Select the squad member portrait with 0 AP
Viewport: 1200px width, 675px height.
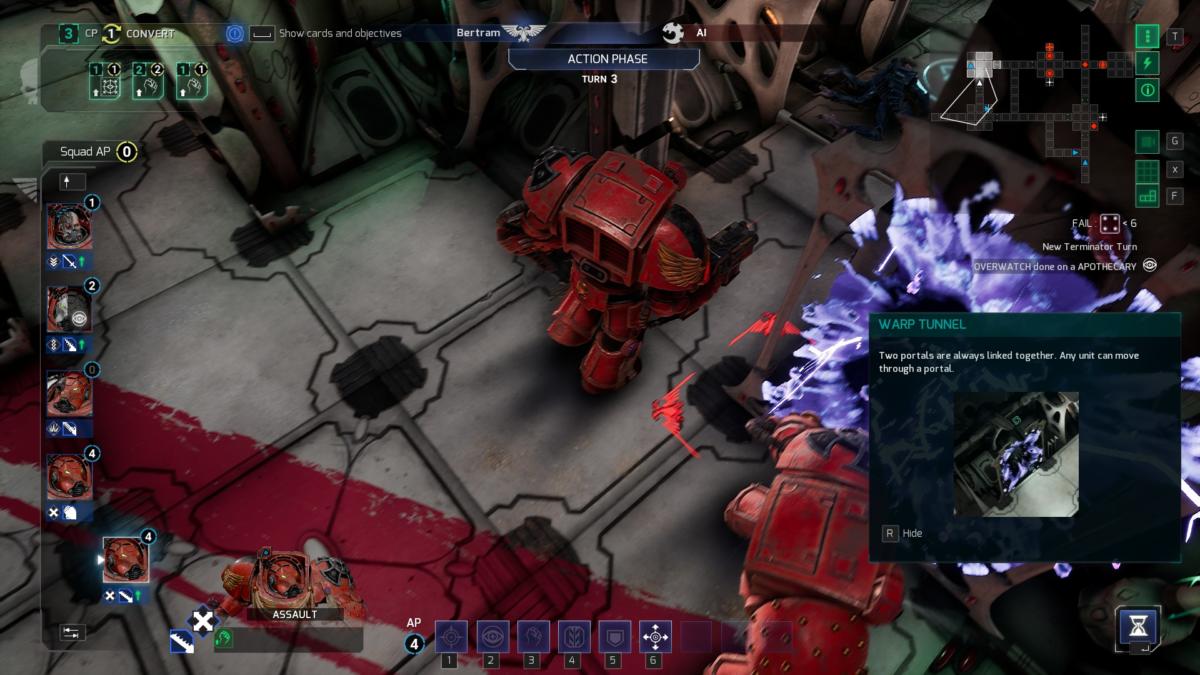click(70, 393)
